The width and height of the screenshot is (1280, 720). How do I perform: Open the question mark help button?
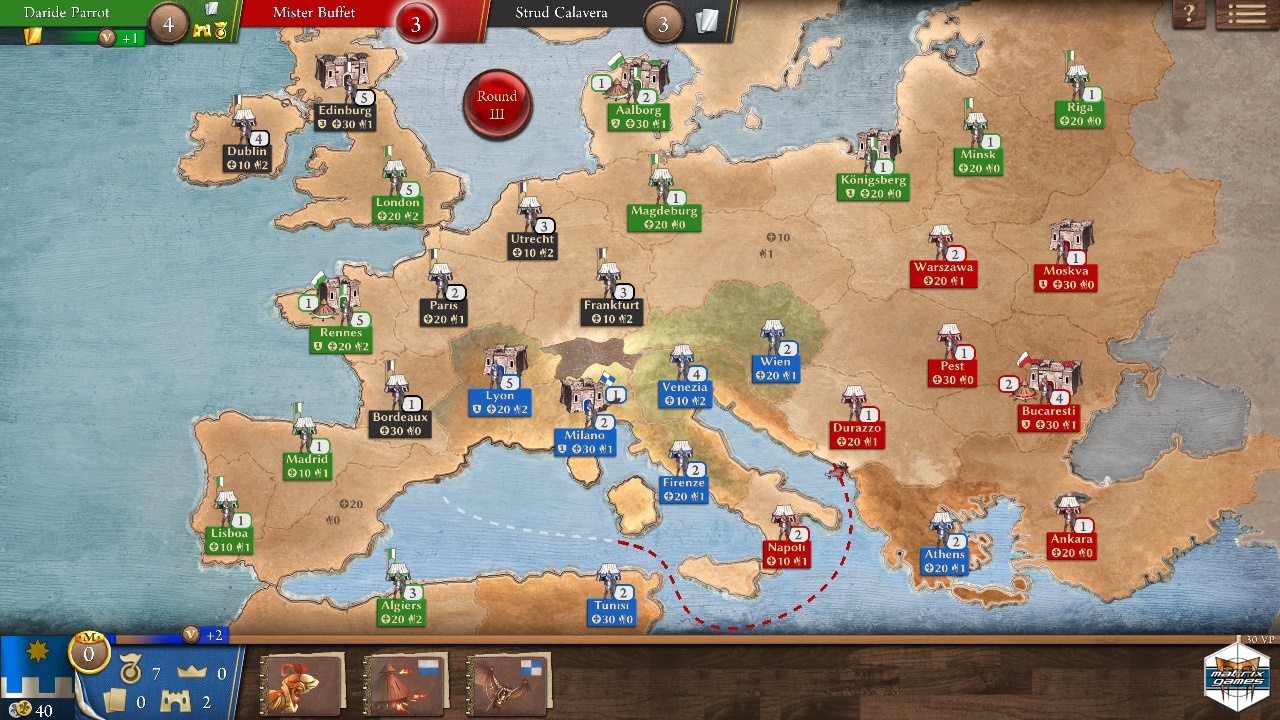(x=1189, y=15)
